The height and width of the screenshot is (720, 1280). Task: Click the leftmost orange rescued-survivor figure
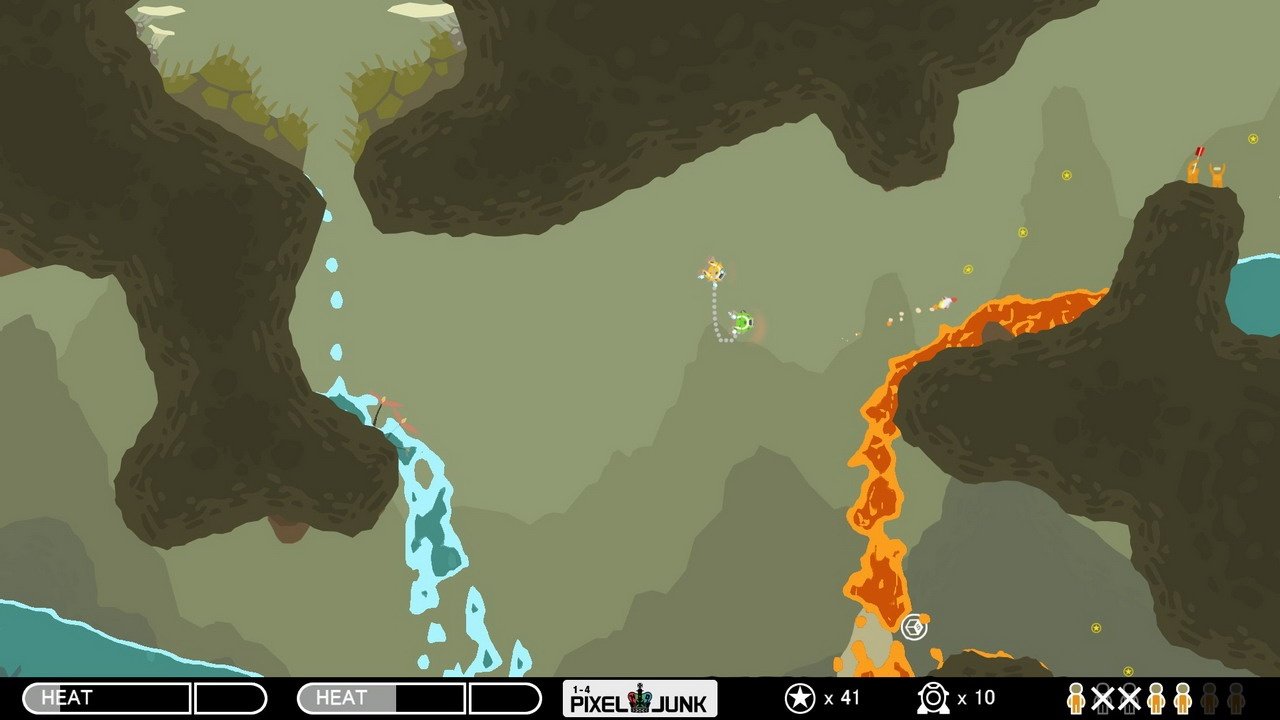[1077, 699]
